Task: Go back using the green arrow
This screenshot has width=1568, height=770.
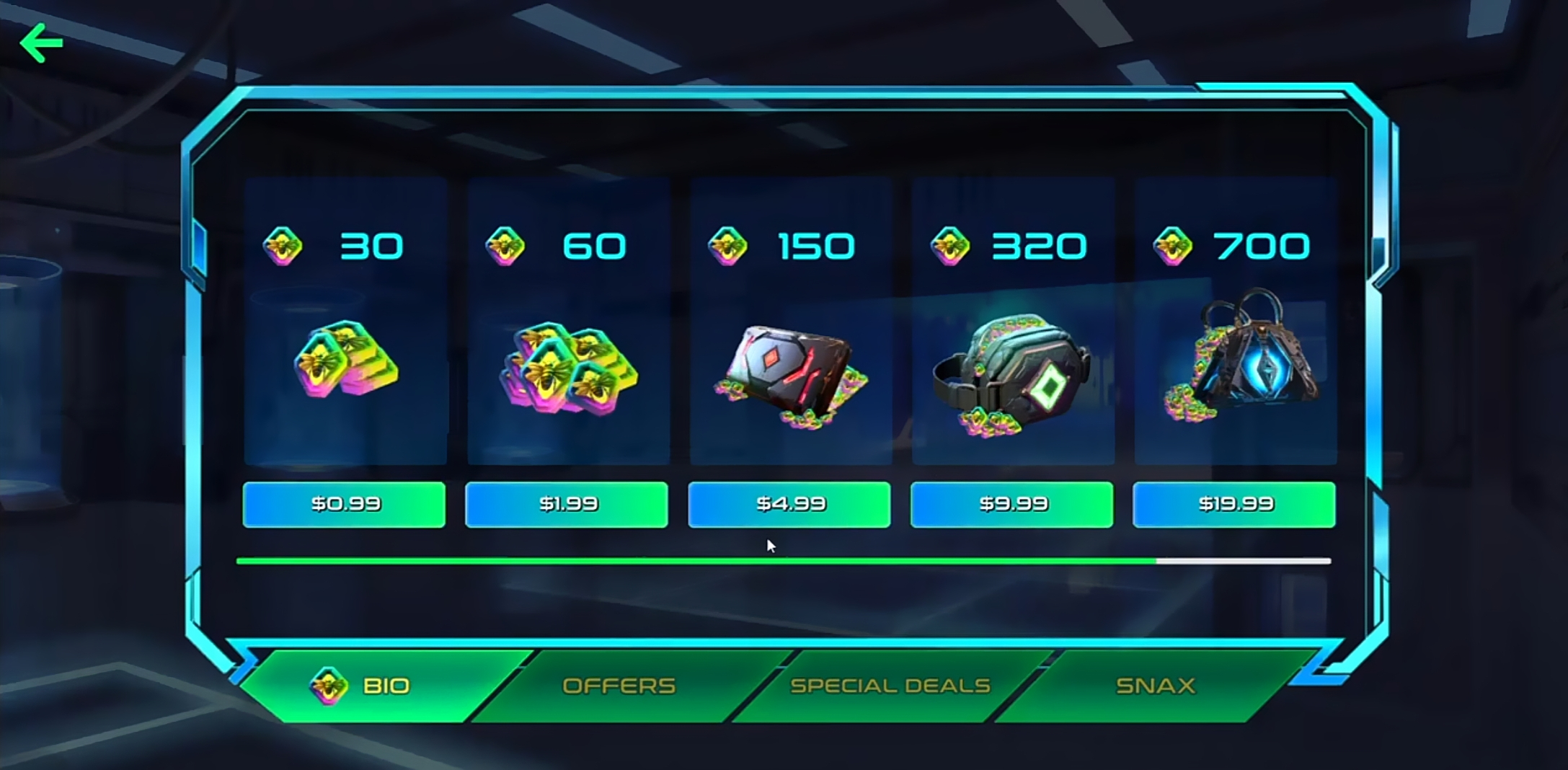Action: [41, 43]
